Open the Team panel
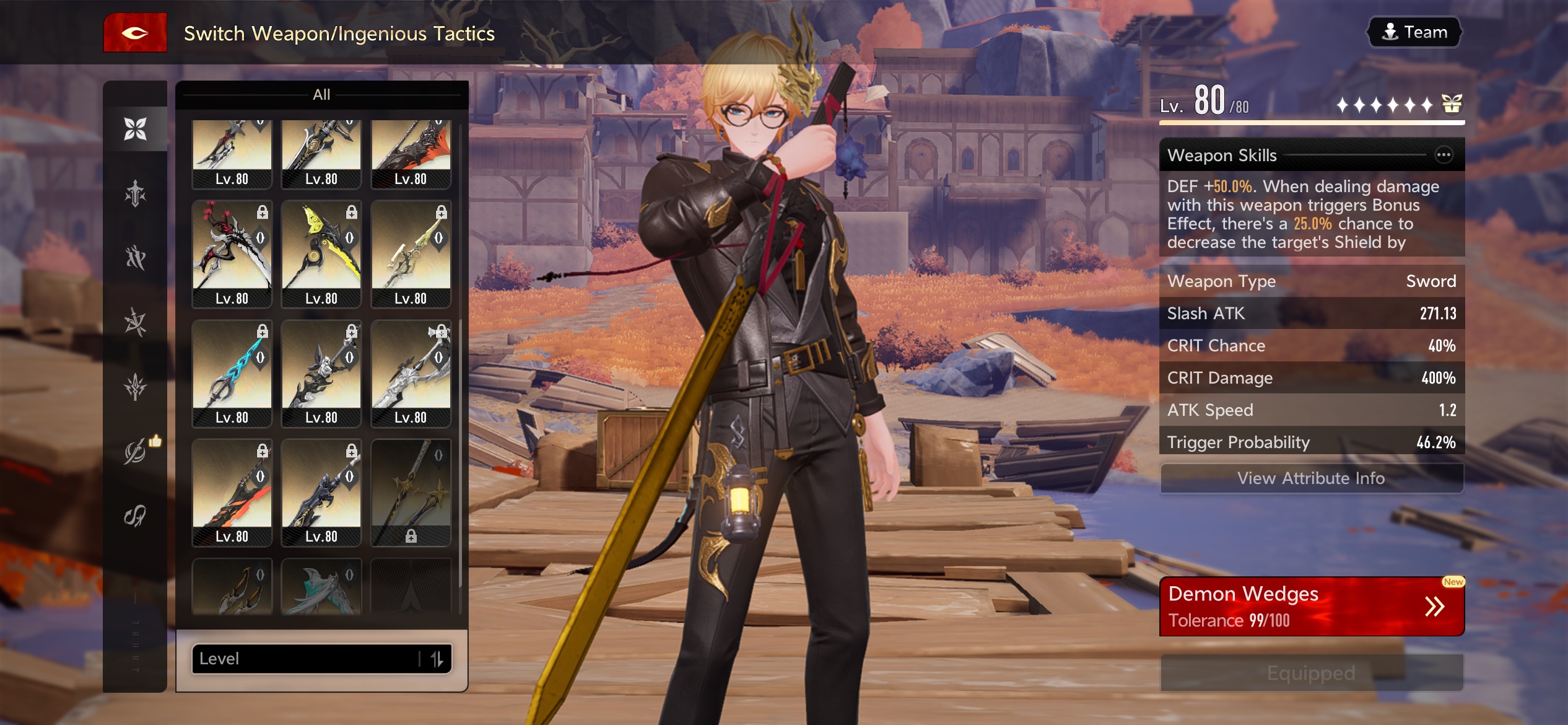The image size is (1568, 725). [x=1414, y=32]
